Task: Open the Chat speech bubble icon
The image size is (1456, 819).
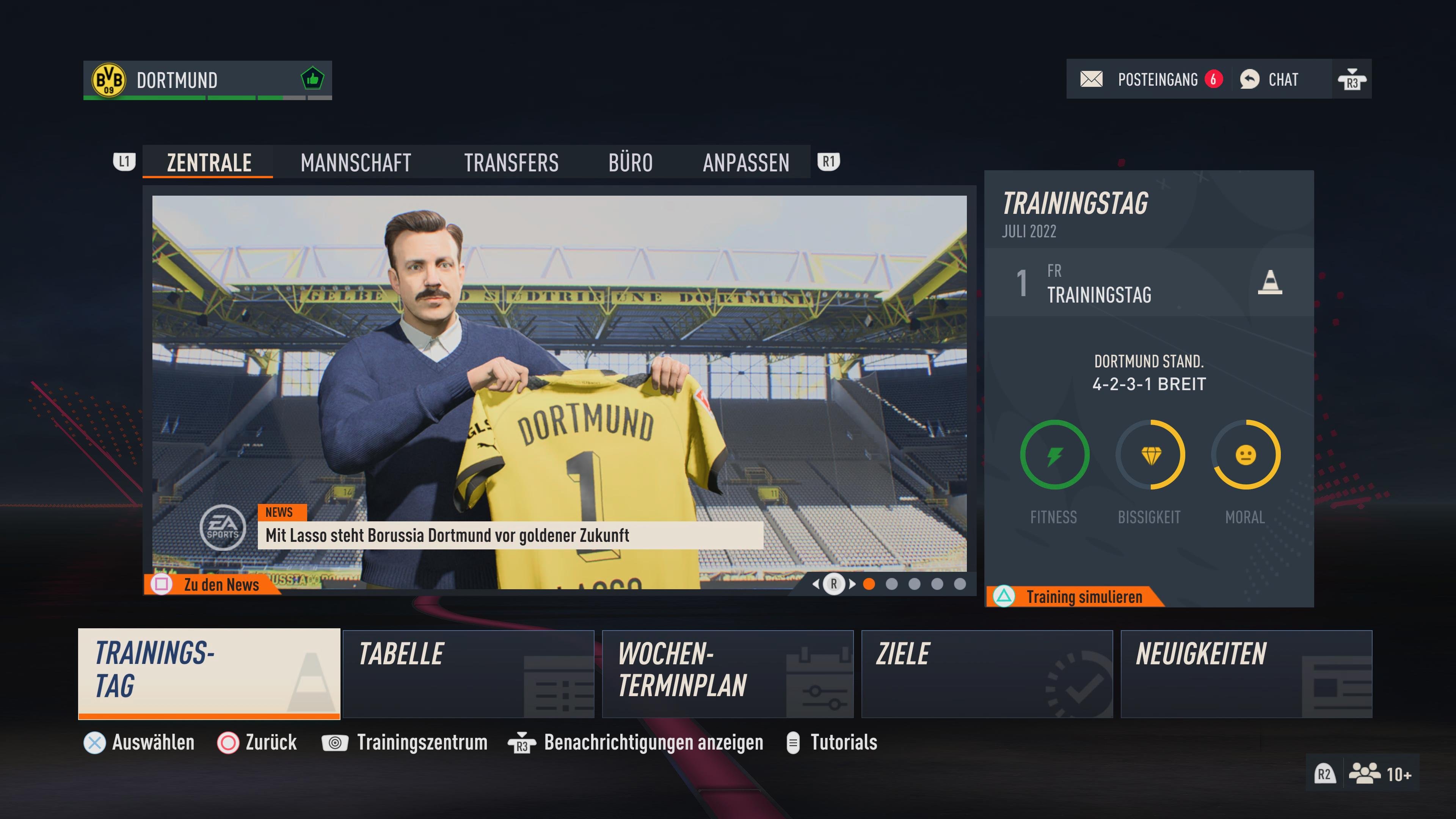Action: coord(1250,80)
